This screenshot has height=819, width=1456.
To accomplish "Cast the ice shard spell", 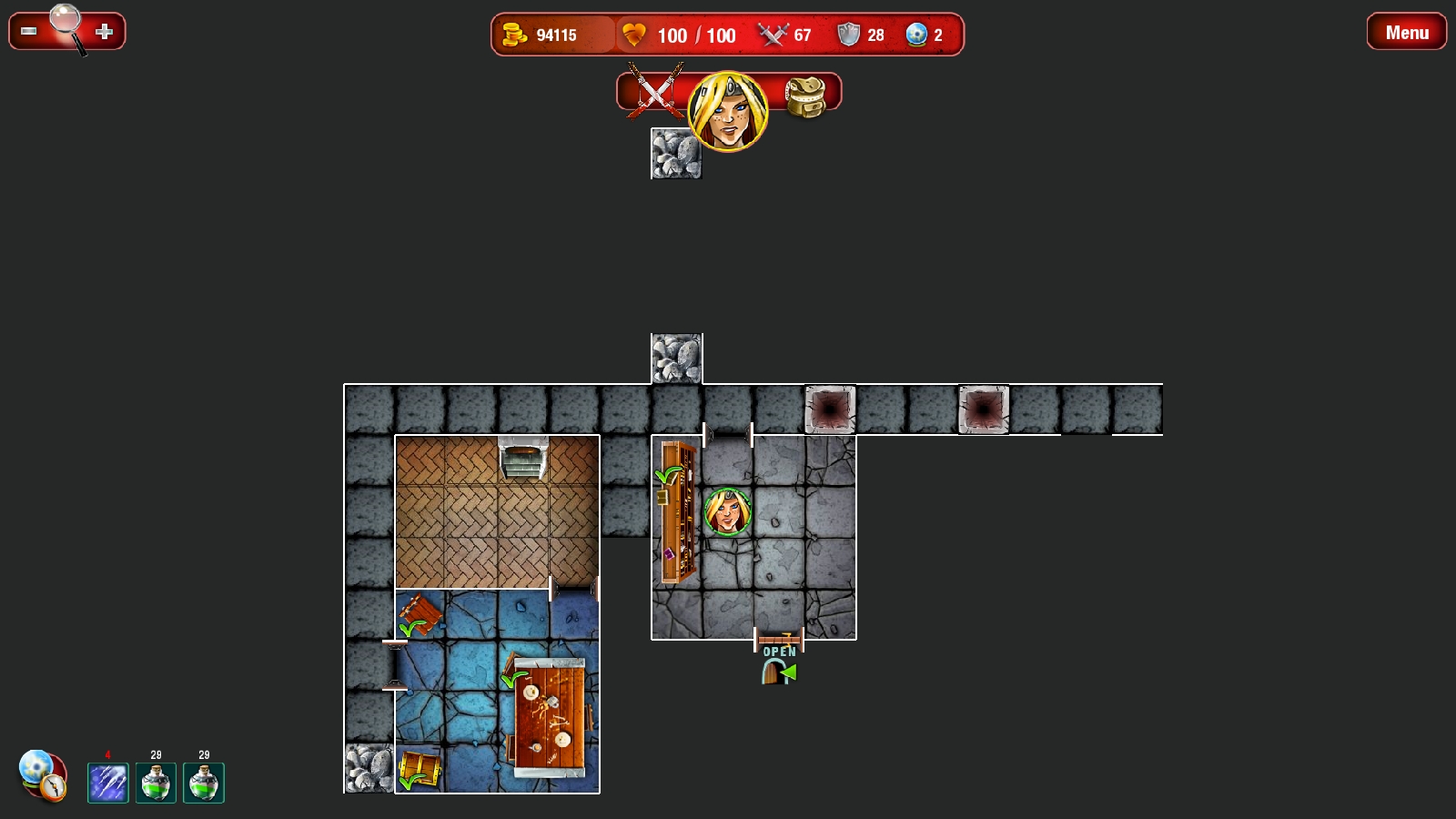I will coord(106,781).
